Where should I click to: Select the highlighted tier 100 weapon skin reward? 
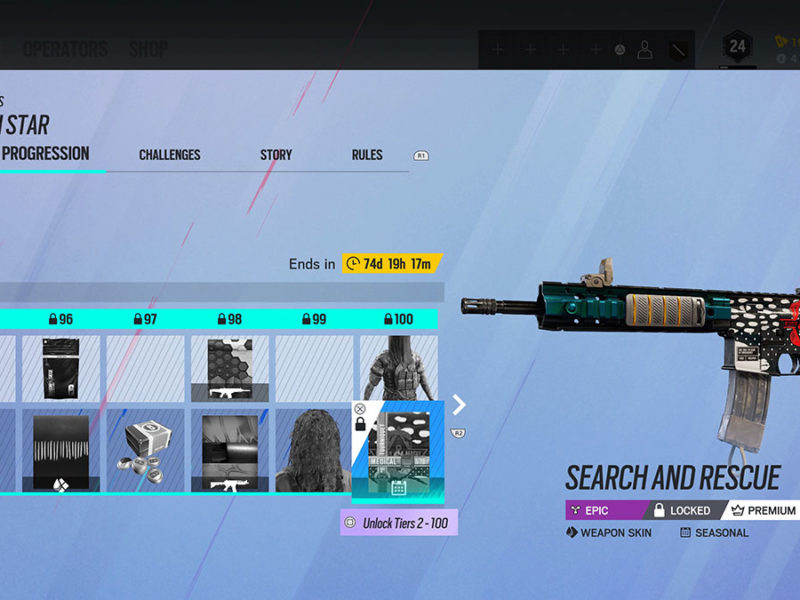pyautogui.click(x=398, y=451)
